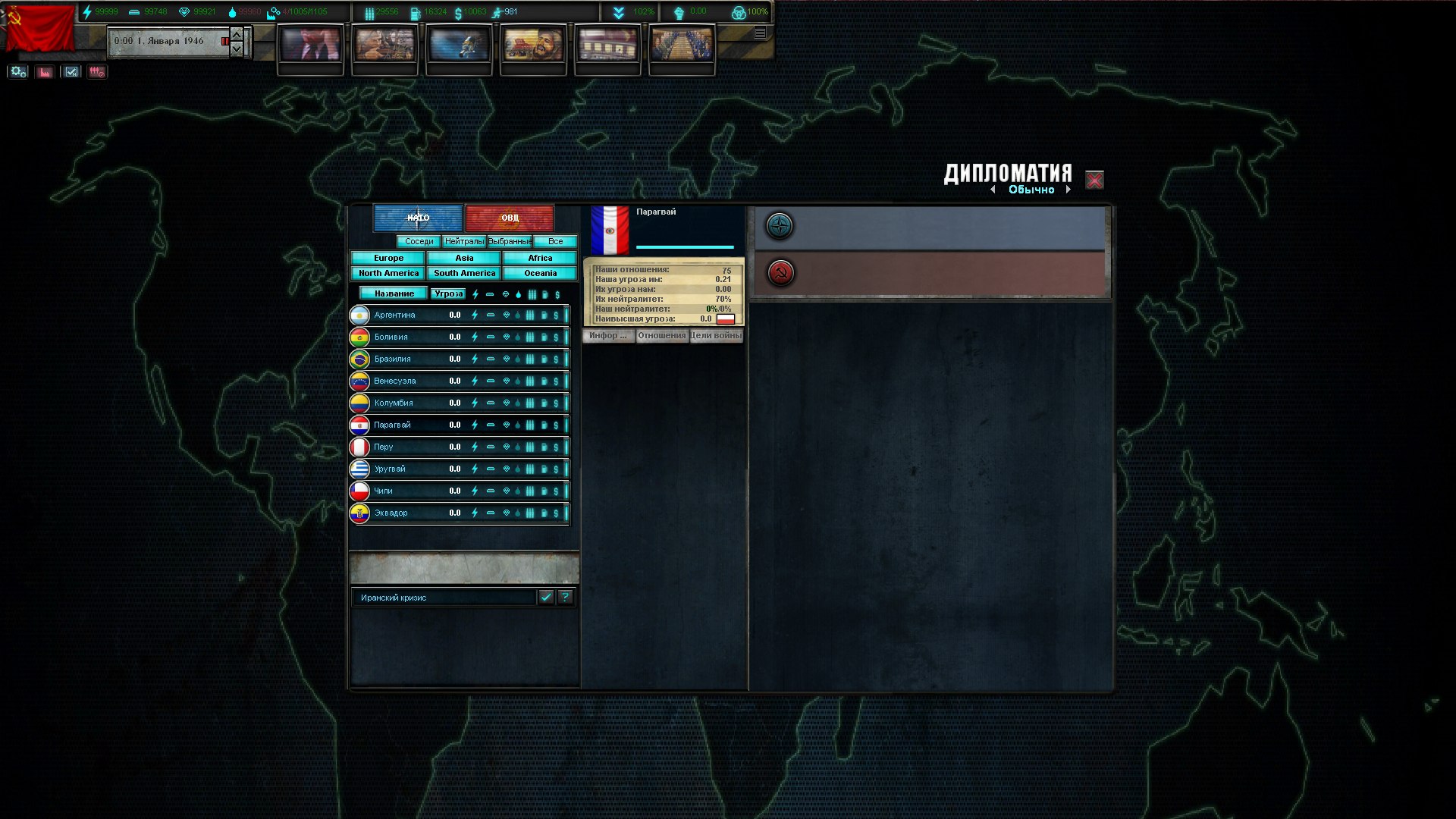The image size is (1456, 819).
Task: Click the question mark help button
Action: click(565, 597)
